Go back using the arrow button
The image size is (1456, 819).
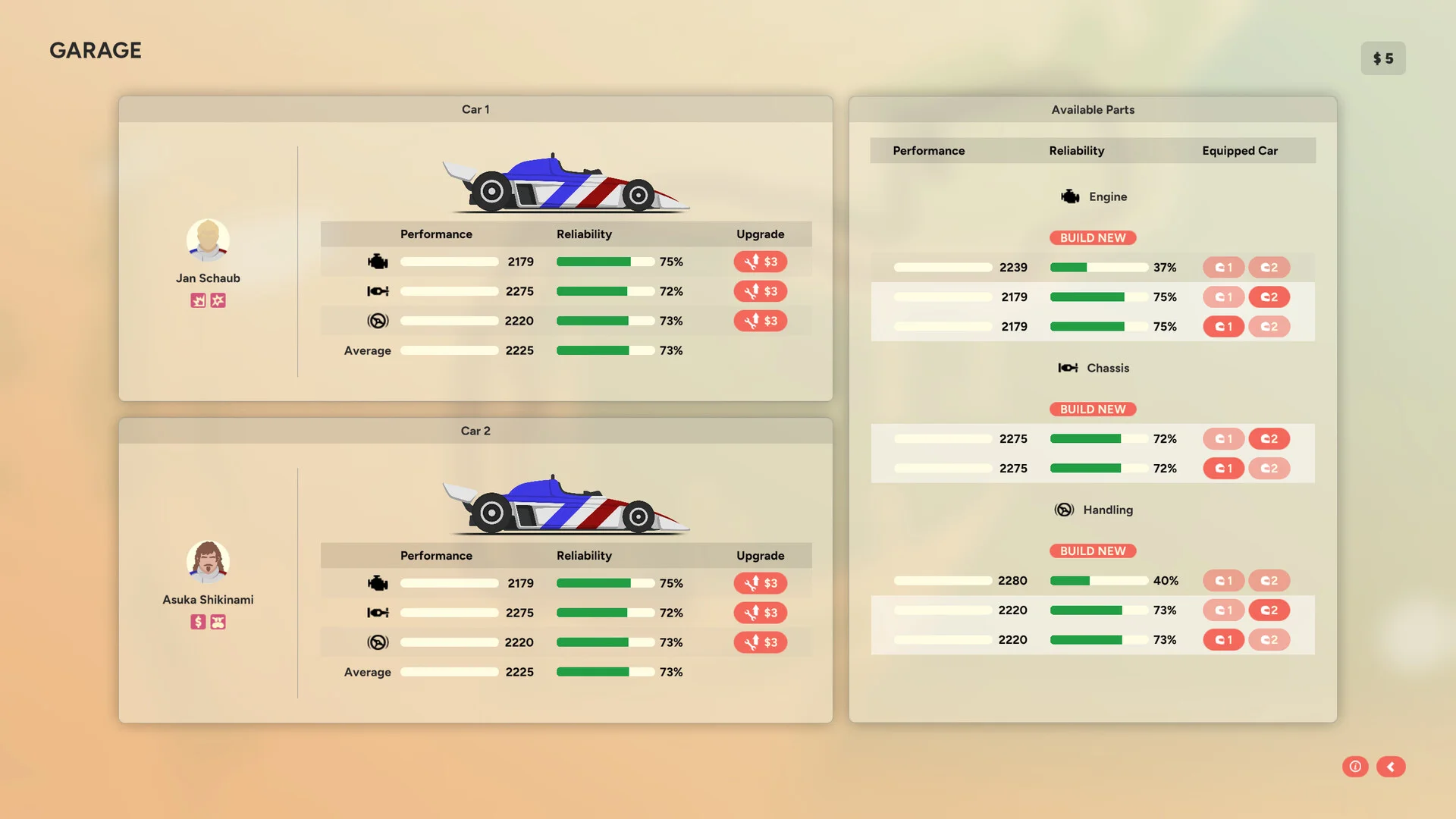pos(1391,767)
